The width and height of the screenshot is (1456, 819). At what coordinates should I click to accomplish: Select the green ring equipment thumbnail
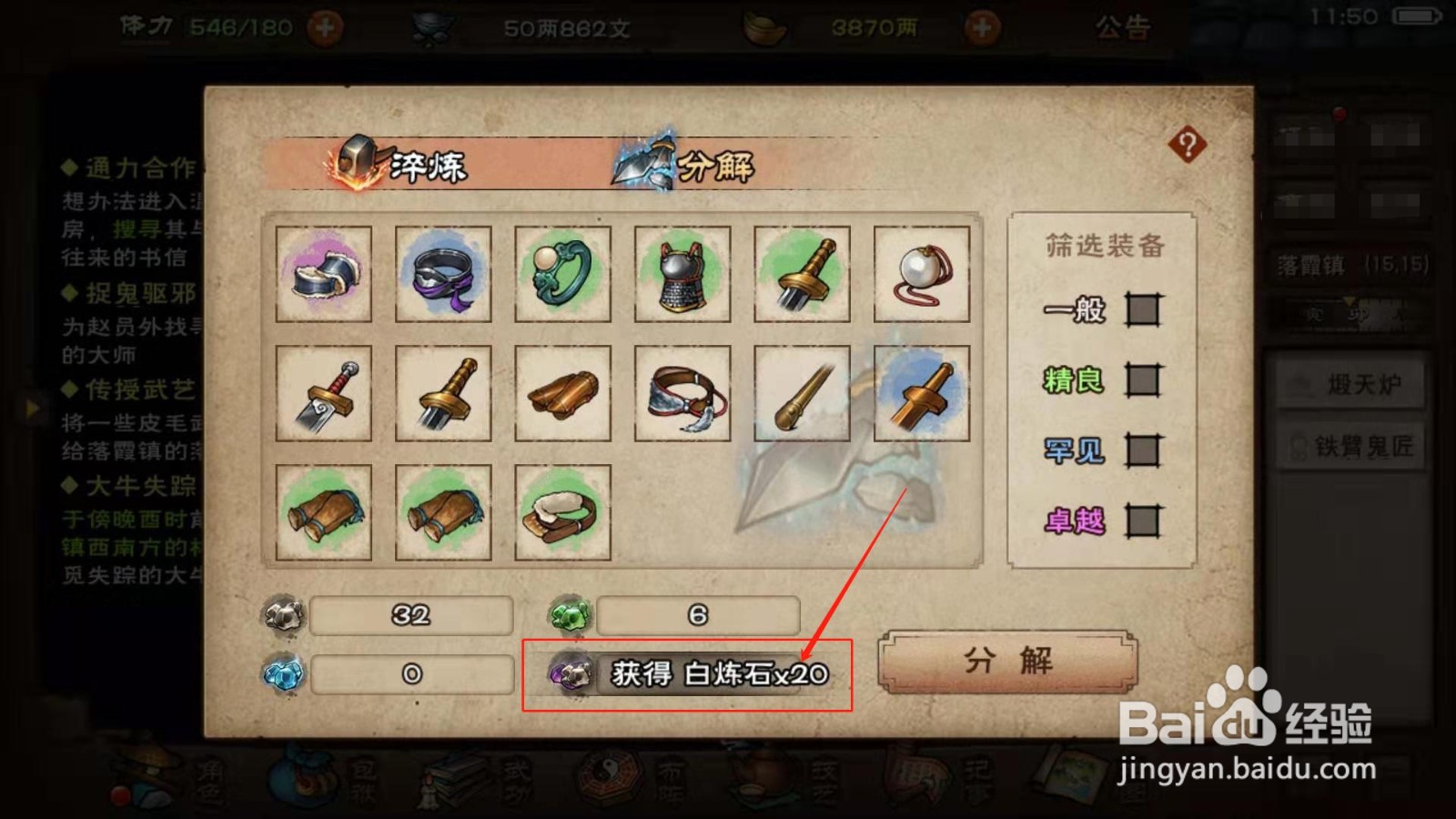[562, 275]
